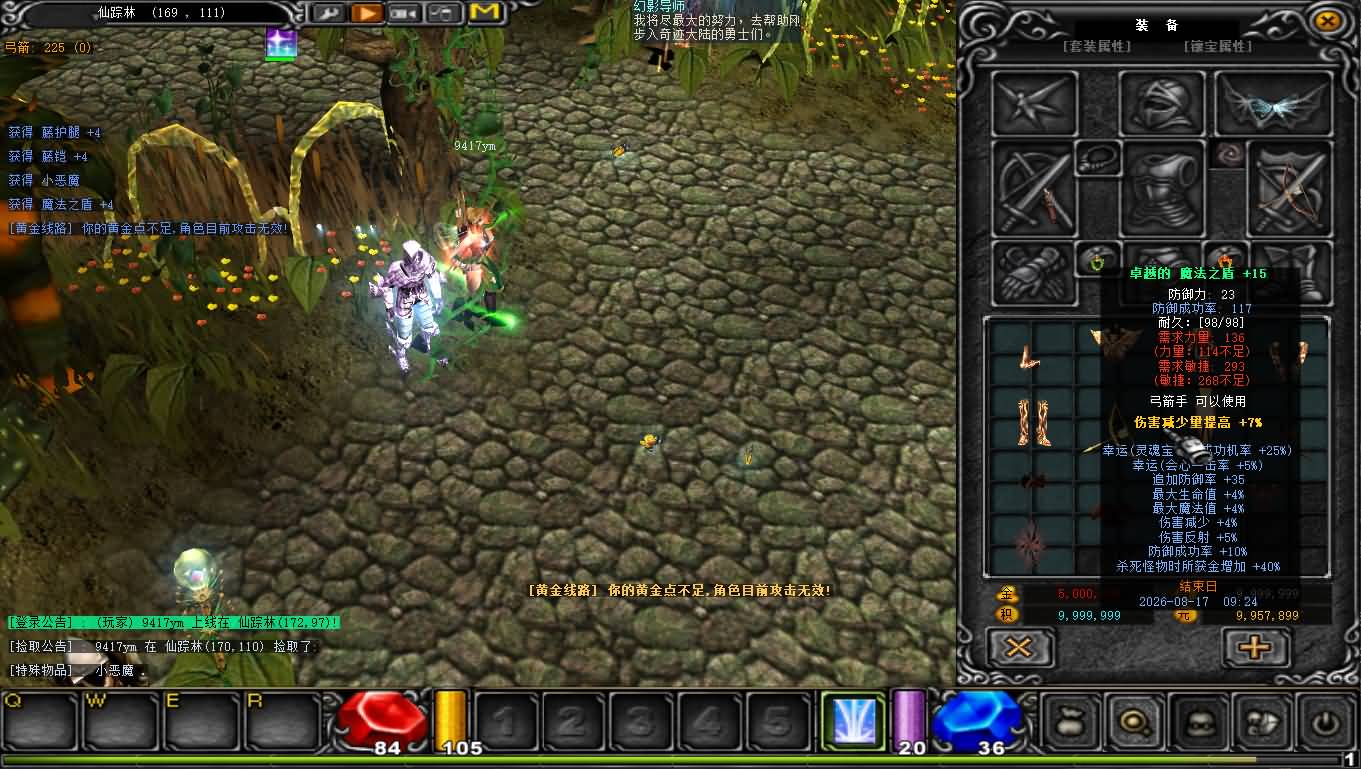
Task: Select the equipped bow in the right weapon slot
Action: coord(1289,190)
